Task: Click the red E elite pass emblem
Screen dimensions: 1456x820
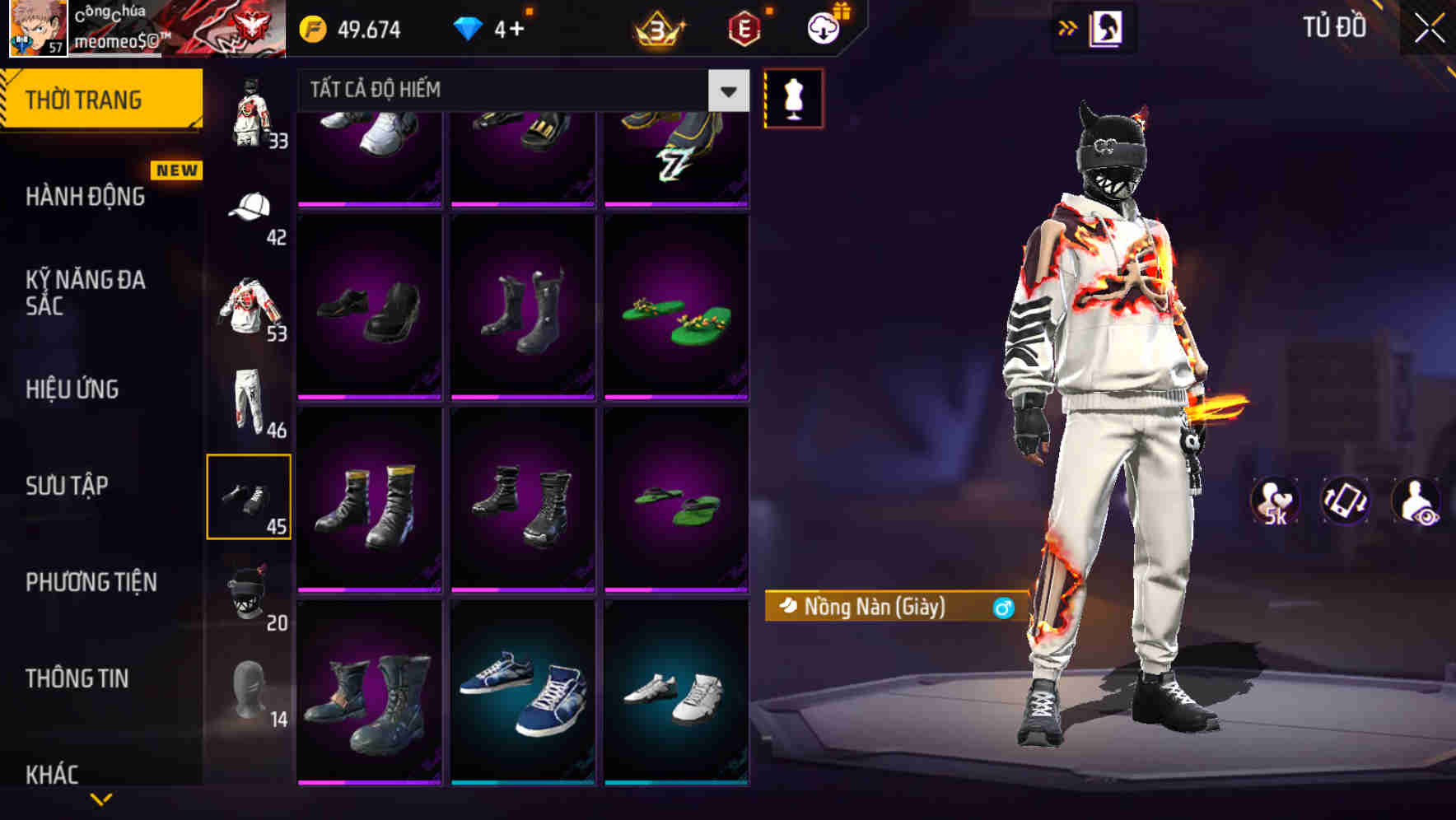Action: (743, 27)
